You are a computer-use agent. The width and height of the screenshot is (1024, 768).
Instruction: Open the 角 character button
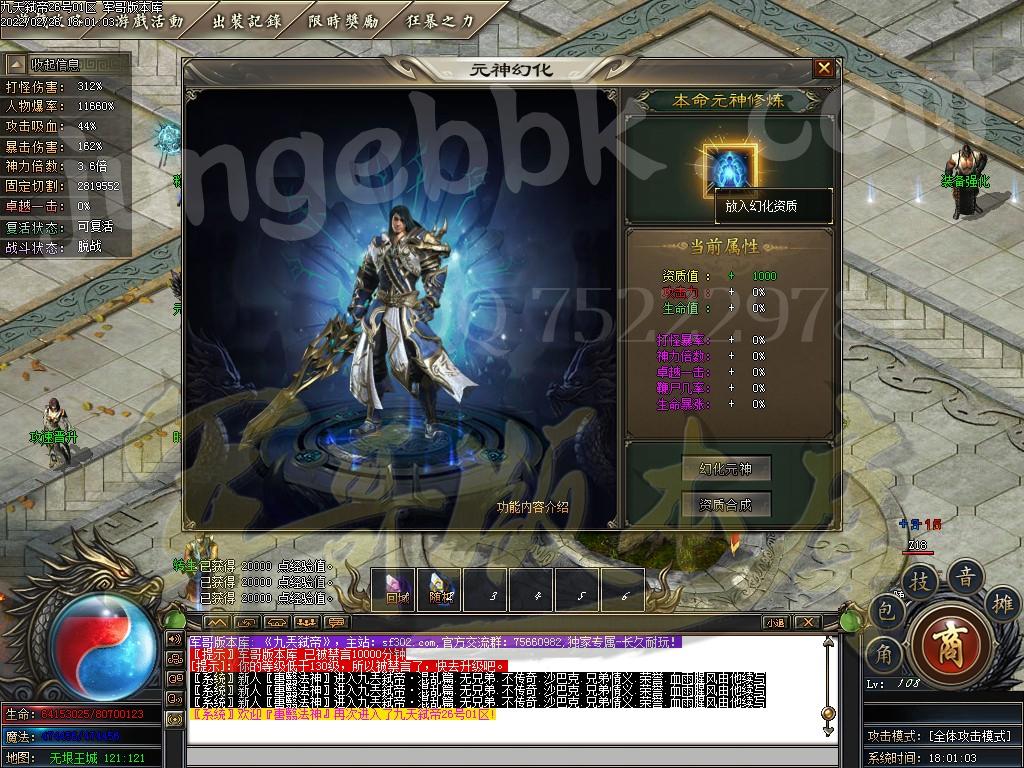point(884,654)
